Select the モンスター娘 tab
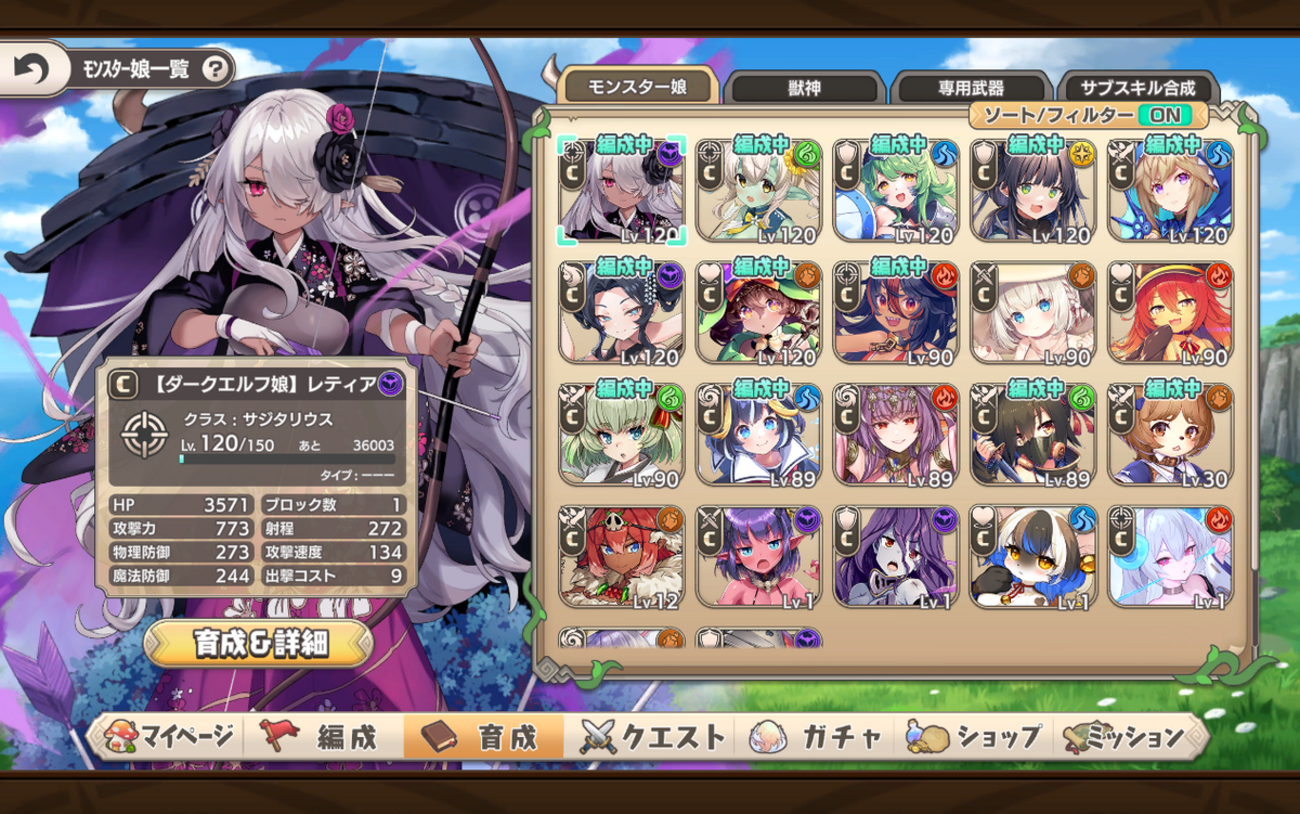 point(637,86)
